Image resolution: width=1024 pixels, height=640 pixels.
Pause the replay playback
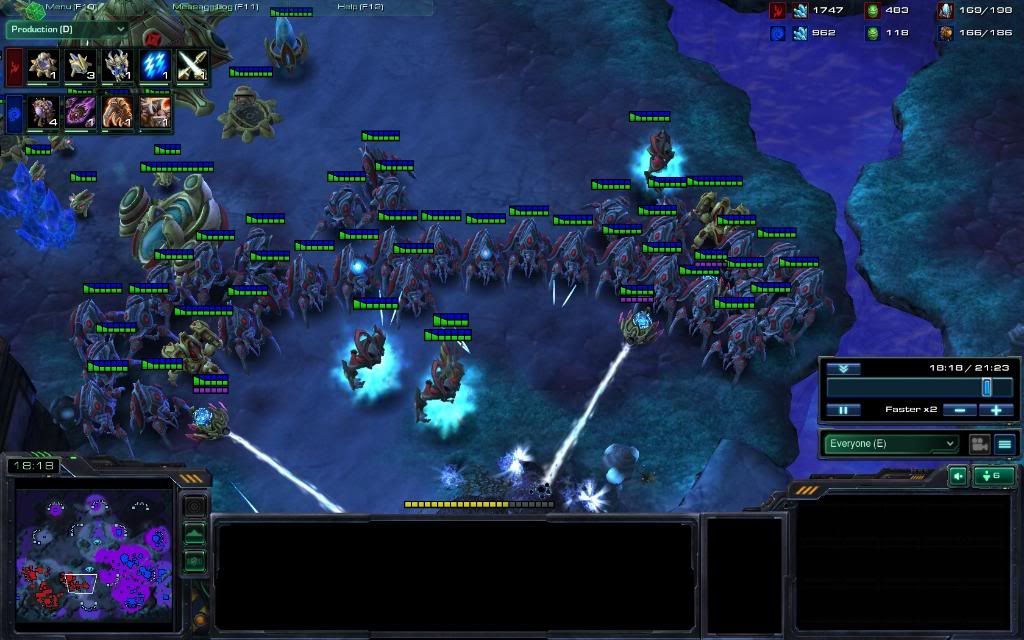pos(843,410)
